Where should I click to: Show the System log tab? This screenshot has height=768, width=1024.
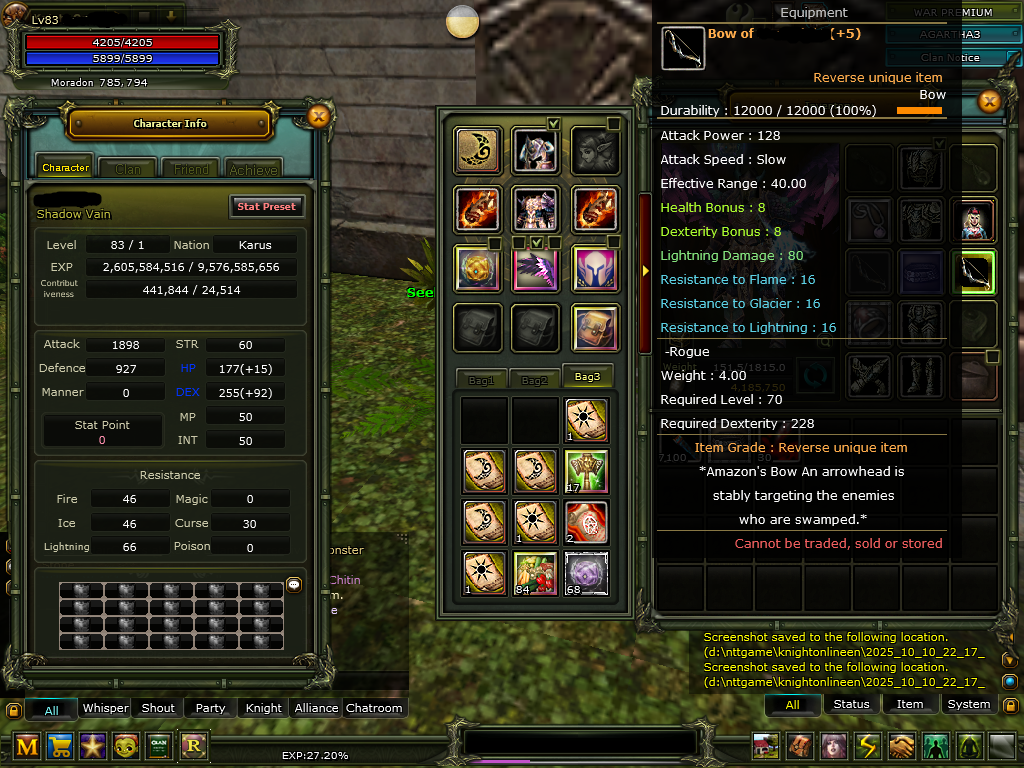(968, 704)
